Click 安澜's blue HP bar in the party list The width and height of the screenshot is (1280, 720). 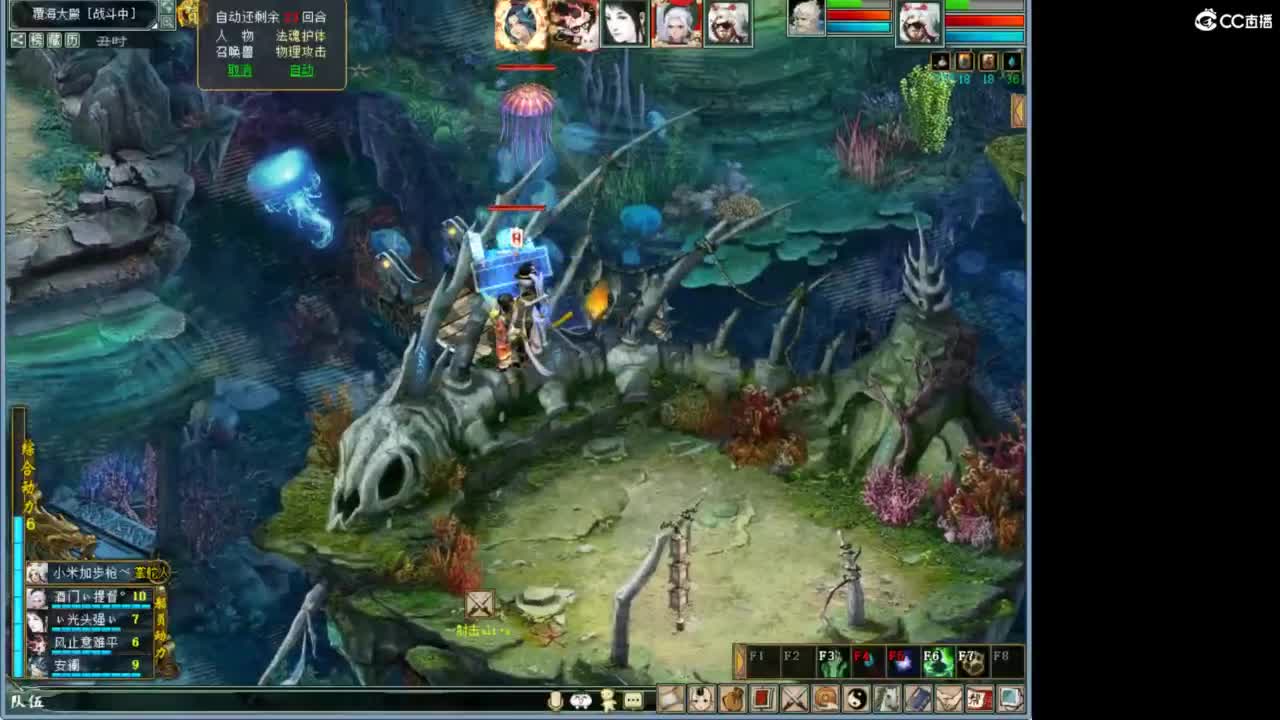[x=95, y=674]
